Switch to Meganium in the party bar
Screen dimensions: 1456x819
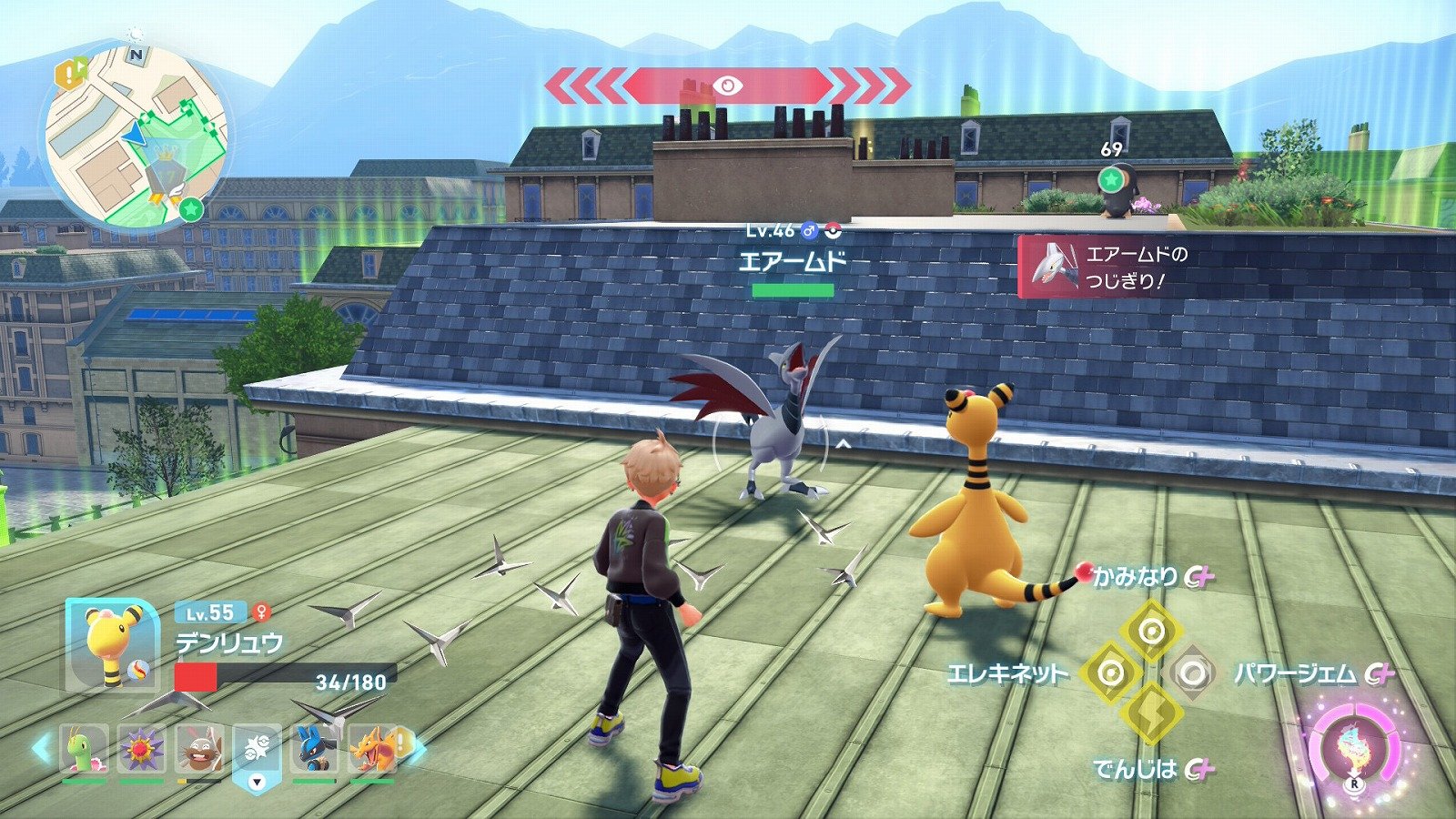coord(85,751)
